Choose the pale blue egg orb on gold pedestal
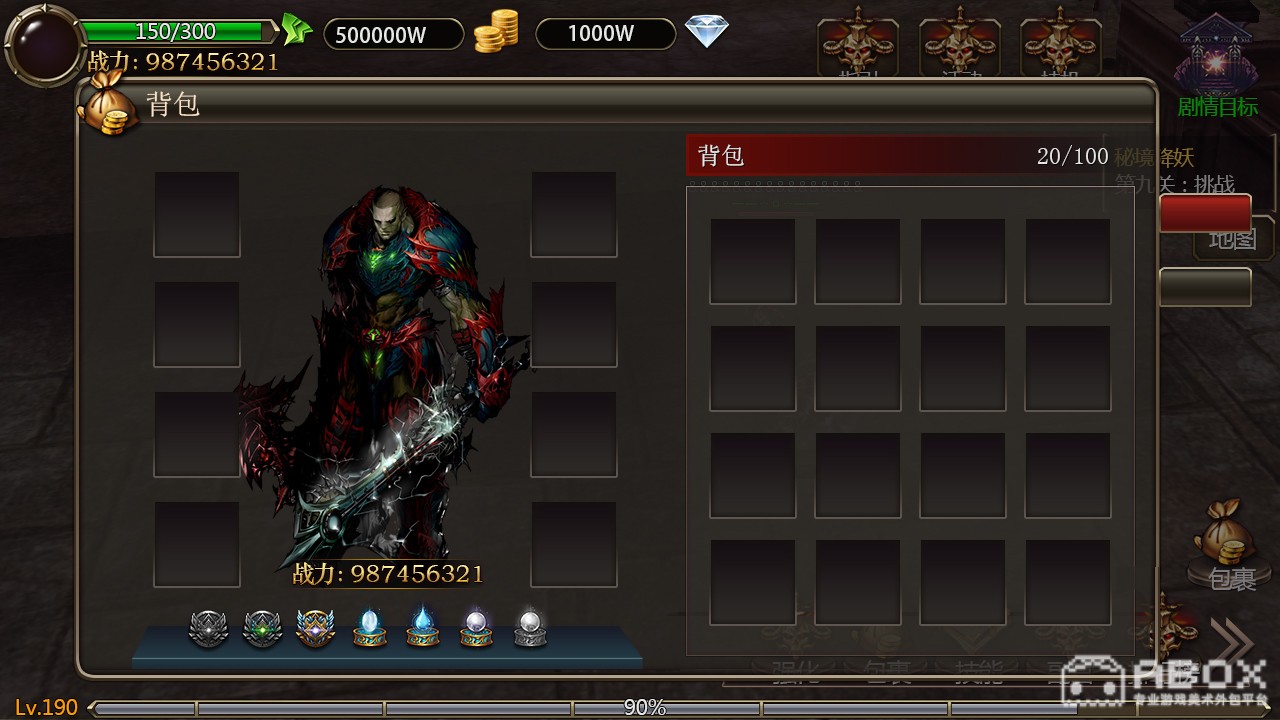Image resolution: width=1280 pixels, height=720 pixels. click(x=370, y=628)
